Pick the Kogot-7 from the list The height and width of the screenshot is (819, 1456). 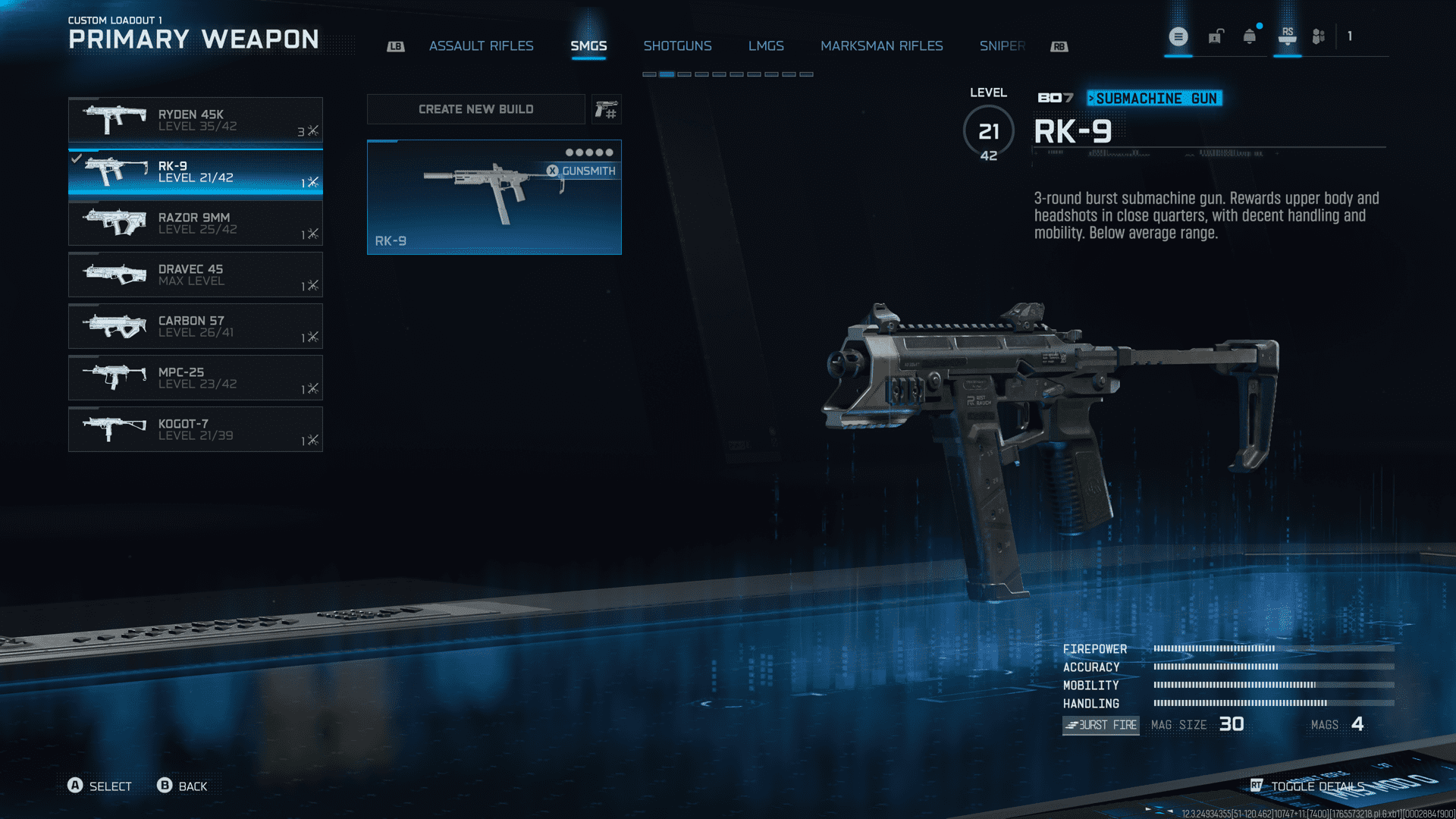coord(195,429)
